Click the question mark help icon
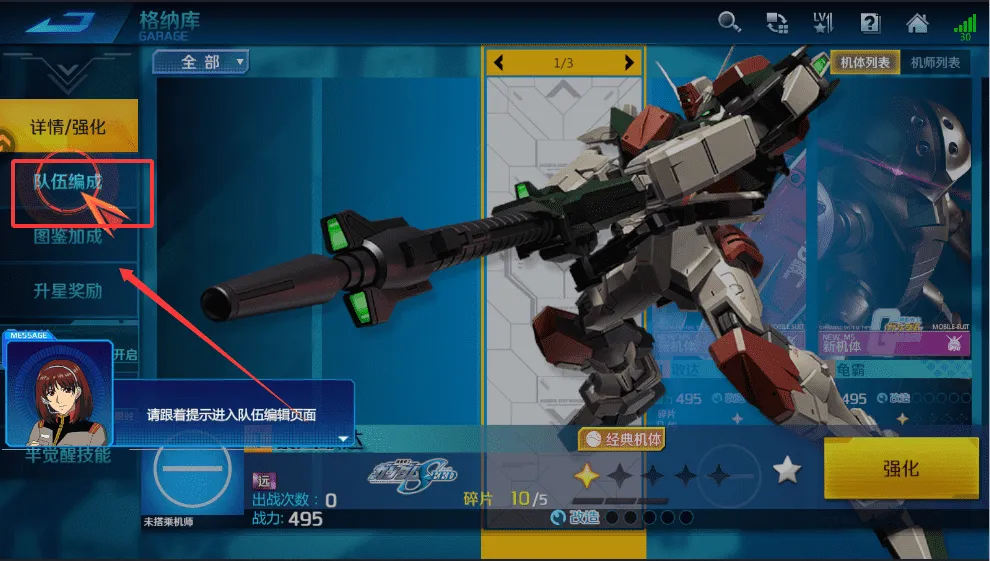Viewport: 990px width, 561px height. 870,22
